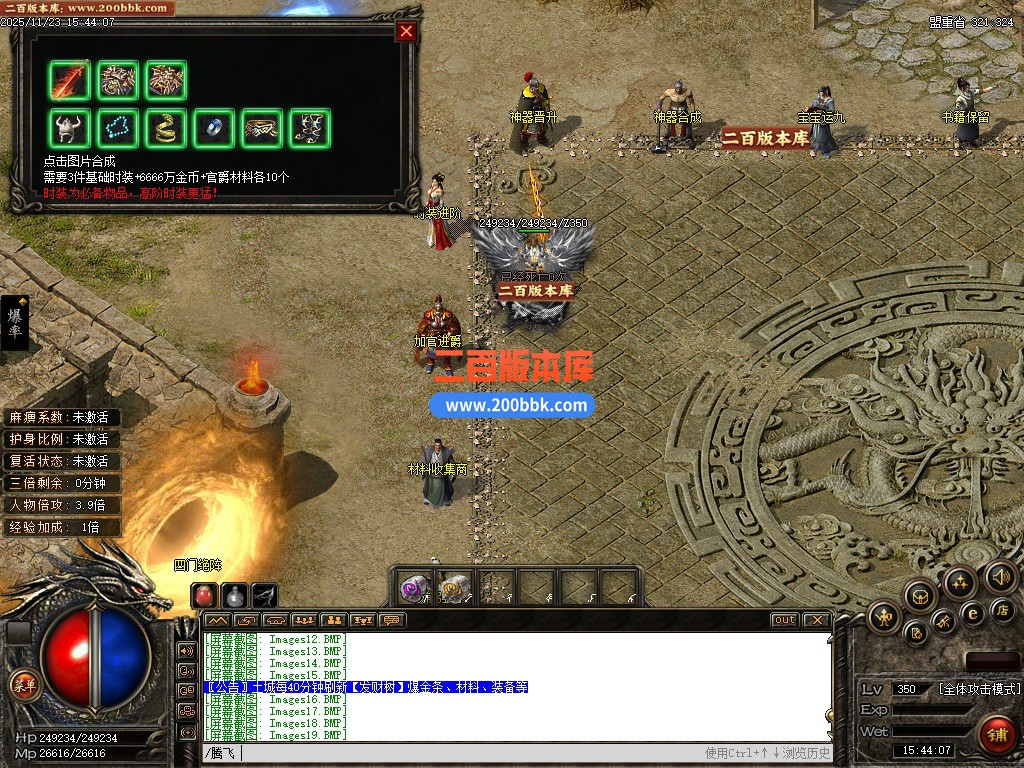Choose the blue gem ring icon
This screenshot has width=1024, height=768.
214,129
